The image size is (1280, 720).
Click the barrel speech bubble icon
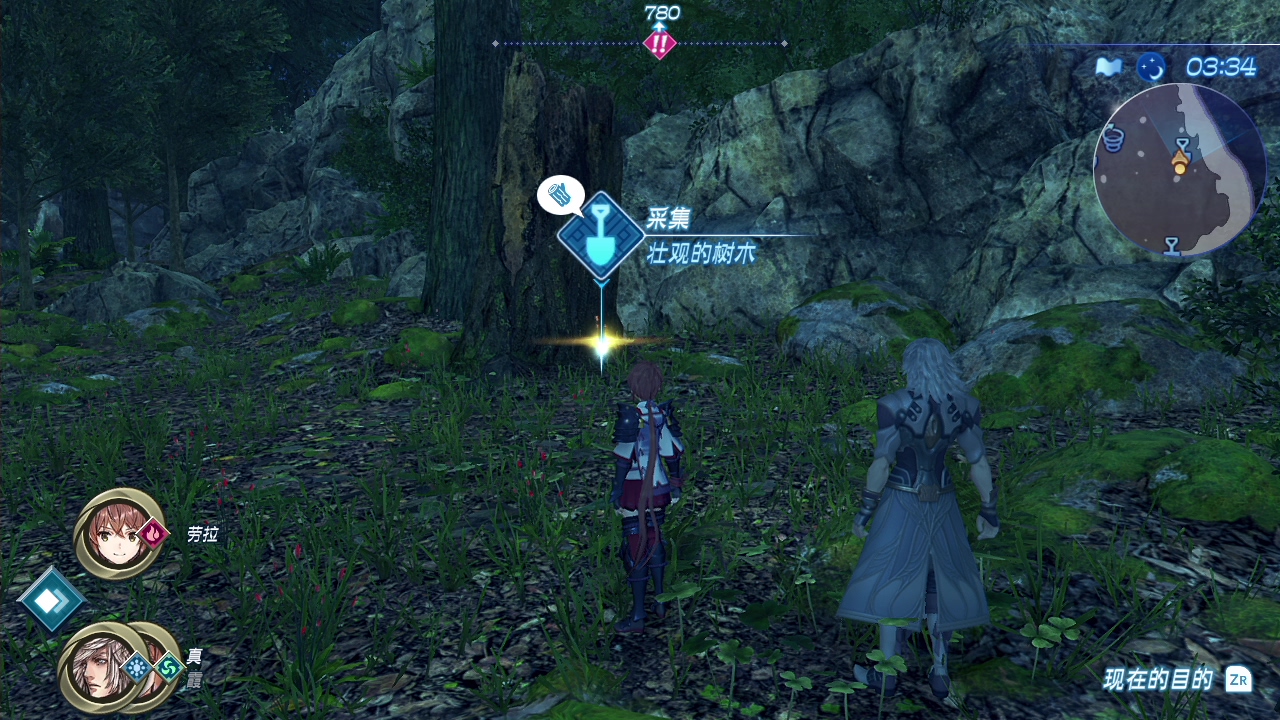click(x=560, y=194)
